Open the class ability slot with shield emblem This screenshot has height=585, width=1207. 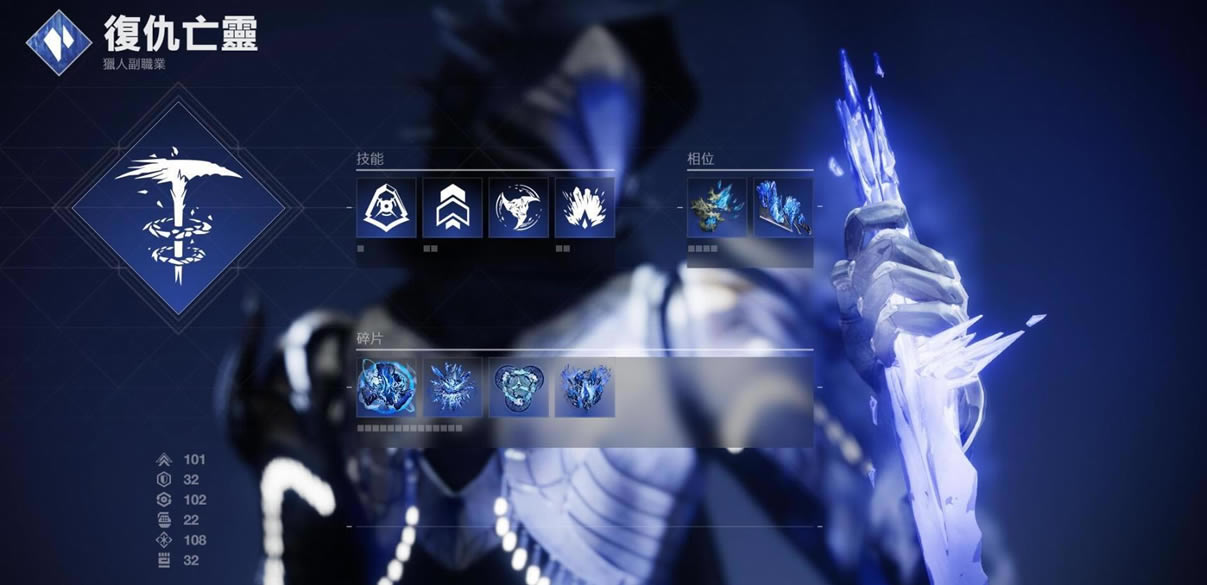click(x=386, y=208)
